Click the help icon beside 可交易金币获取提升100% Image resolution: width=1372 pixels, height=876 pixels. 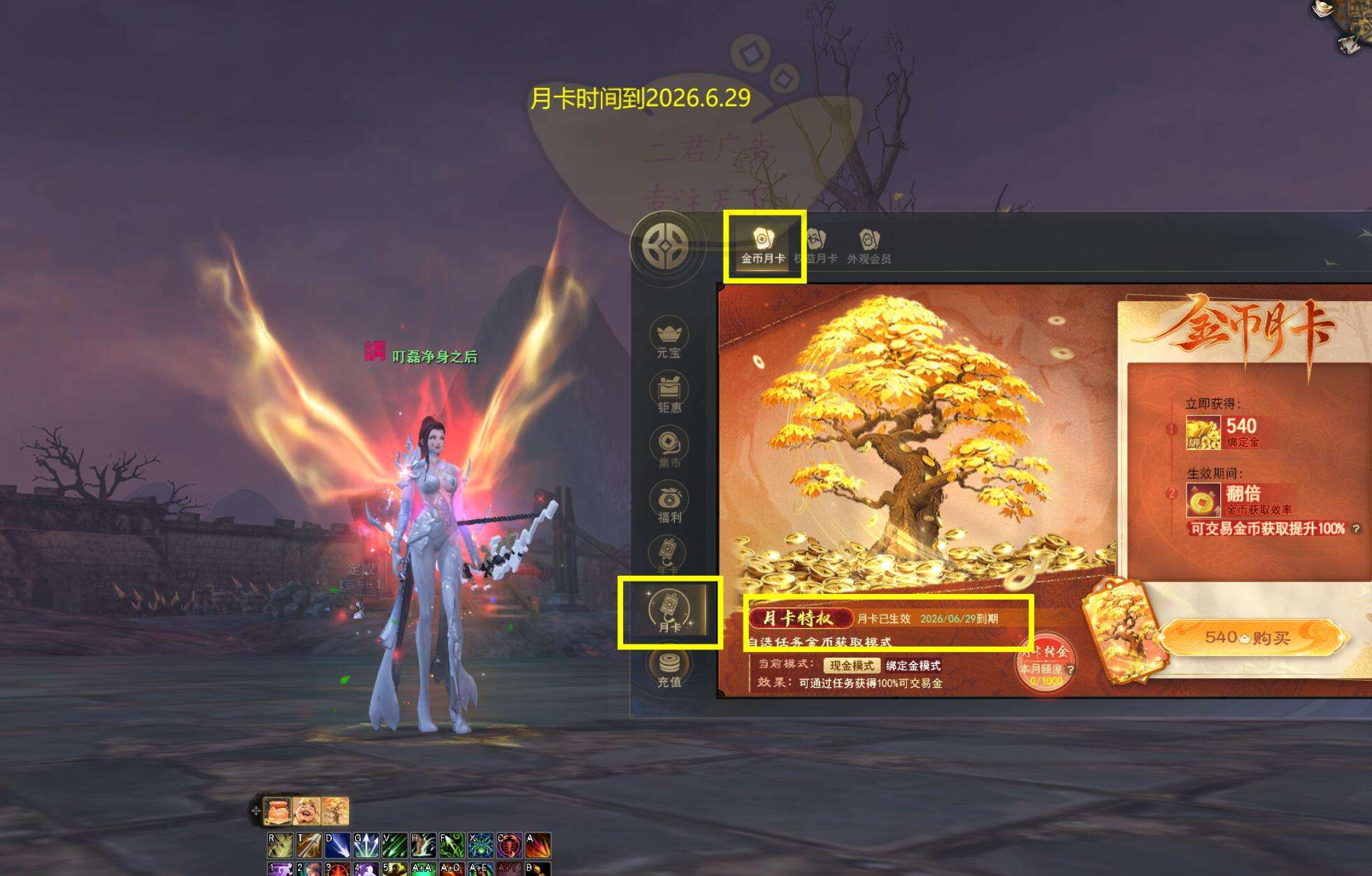click(x=1356, y=529)
